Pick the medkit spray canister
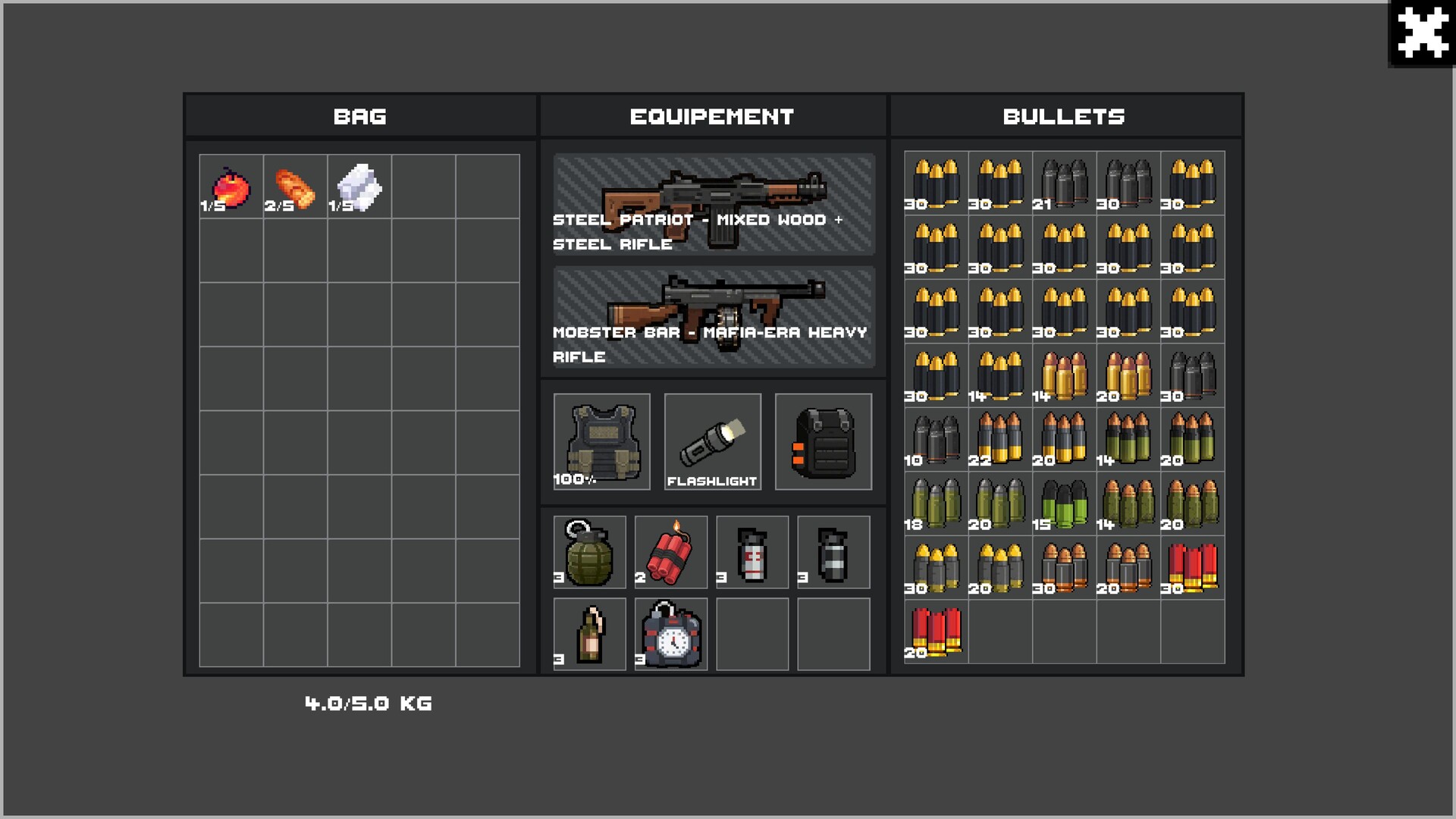Viewport: 1456px width, 819px height. (x=752, y=552)
